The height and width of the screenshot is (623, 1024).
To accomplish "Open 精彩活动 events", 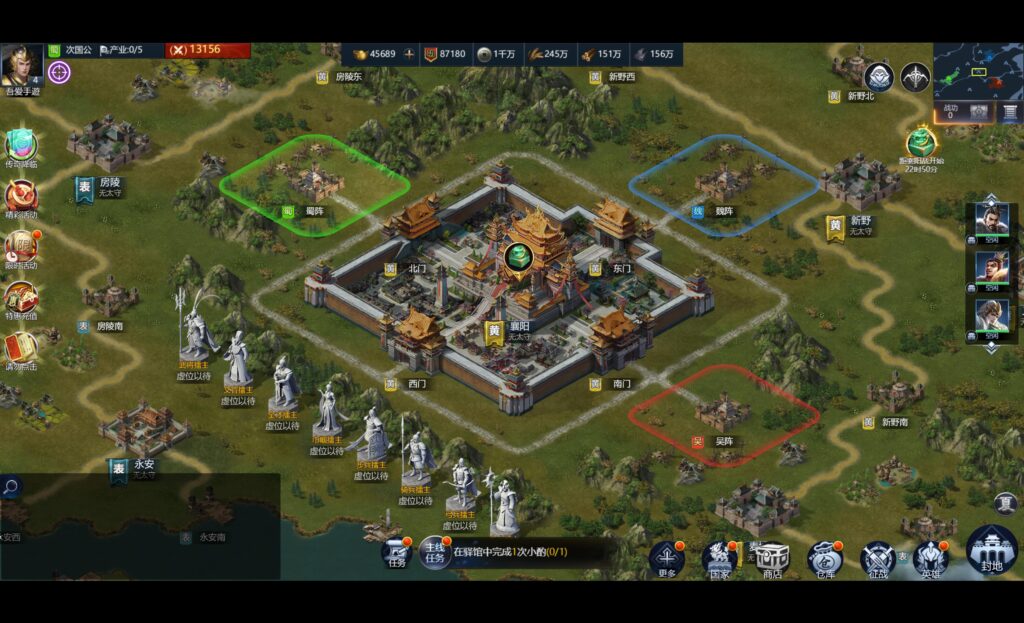I will [21, 197].
